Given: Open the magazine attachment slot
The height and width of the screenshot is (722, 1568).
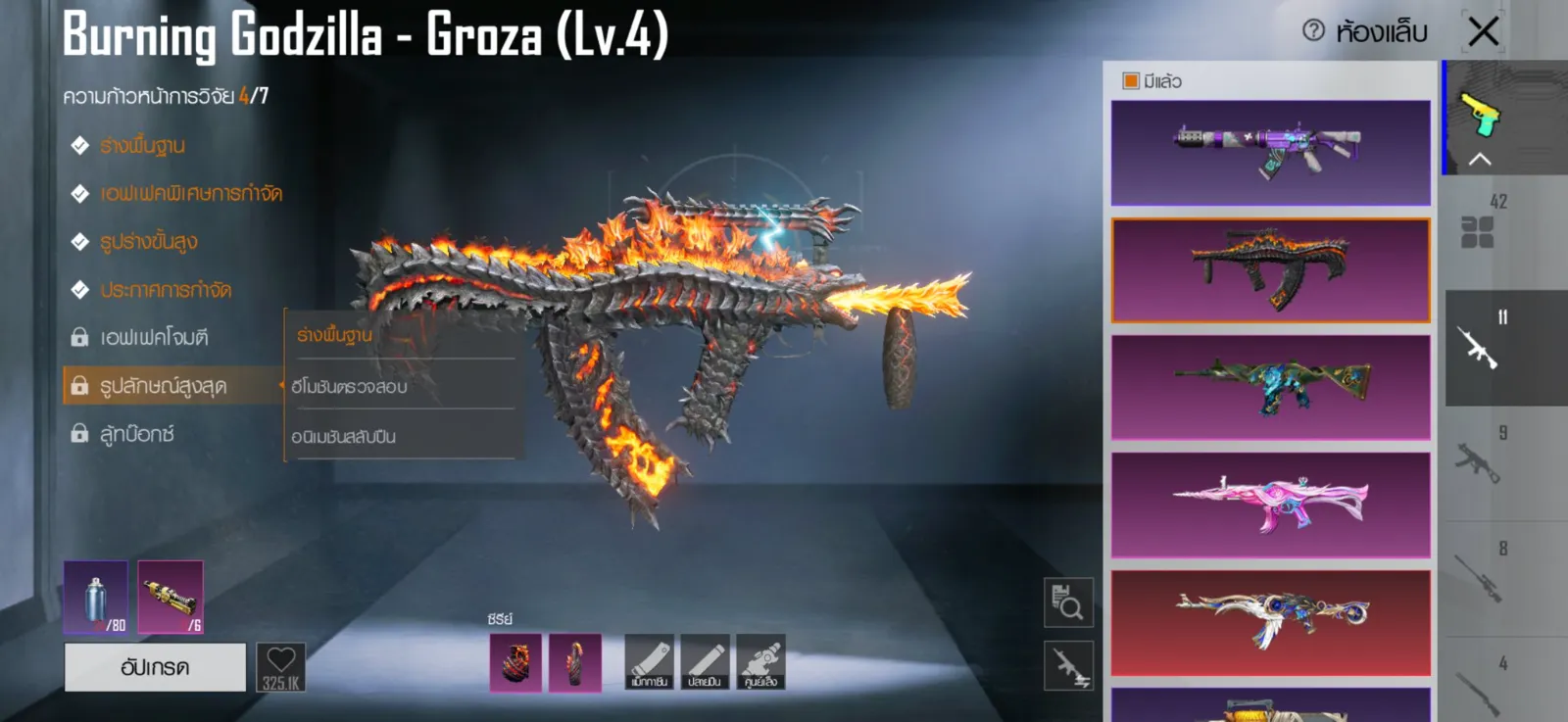Looking at the screenshot, I should click(649, 661).
